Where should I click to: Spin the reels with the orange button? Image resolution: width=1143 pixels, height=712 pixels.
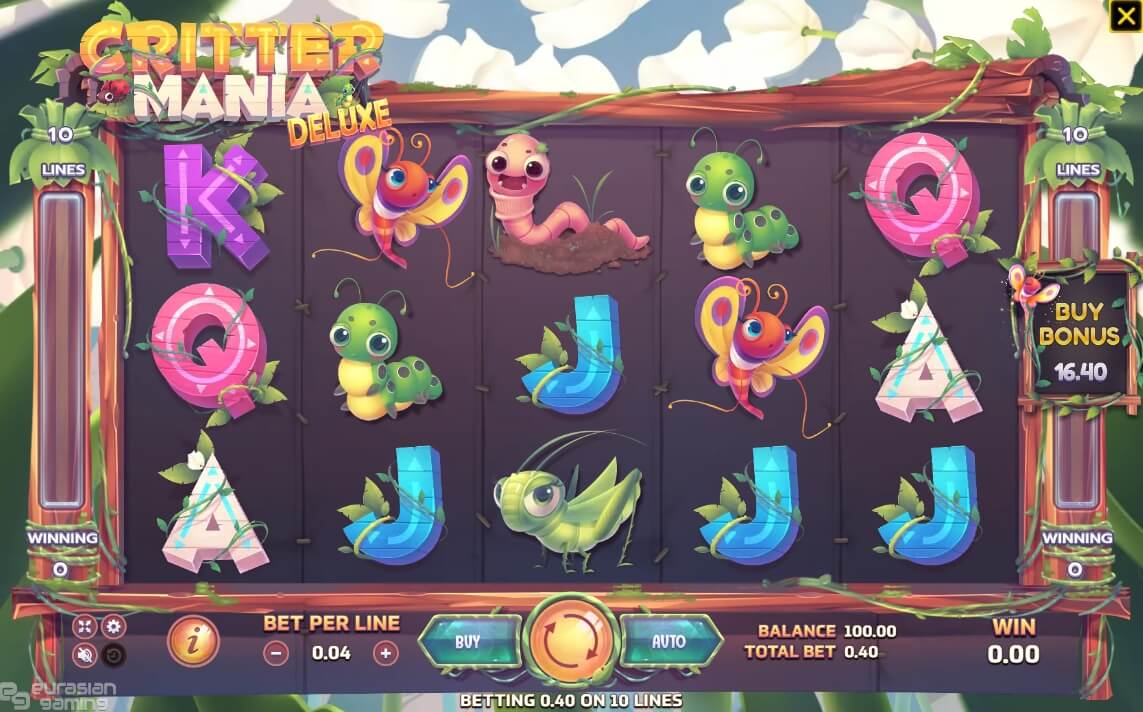[571, 640]
